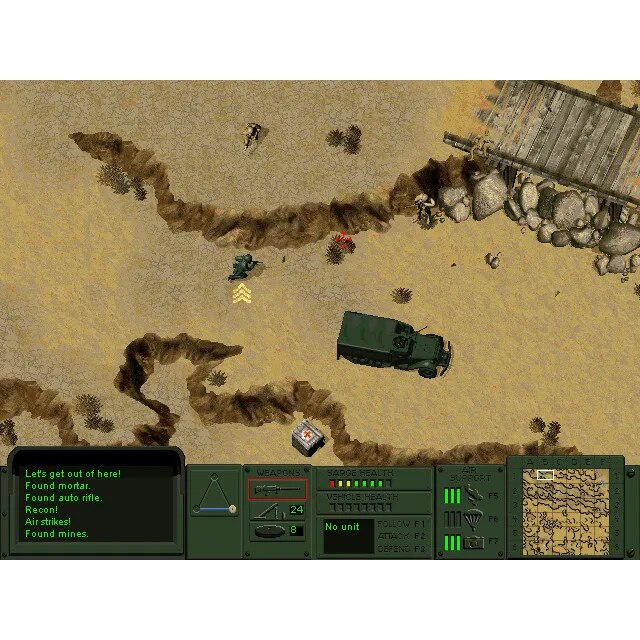
Task: Activate the recon camera support
Action: (472, 542)
